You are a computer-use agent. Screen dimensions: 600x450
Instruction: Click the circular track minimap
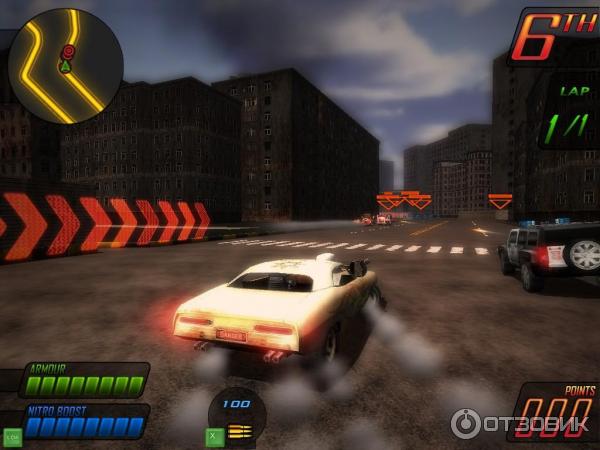coord(66,66)
